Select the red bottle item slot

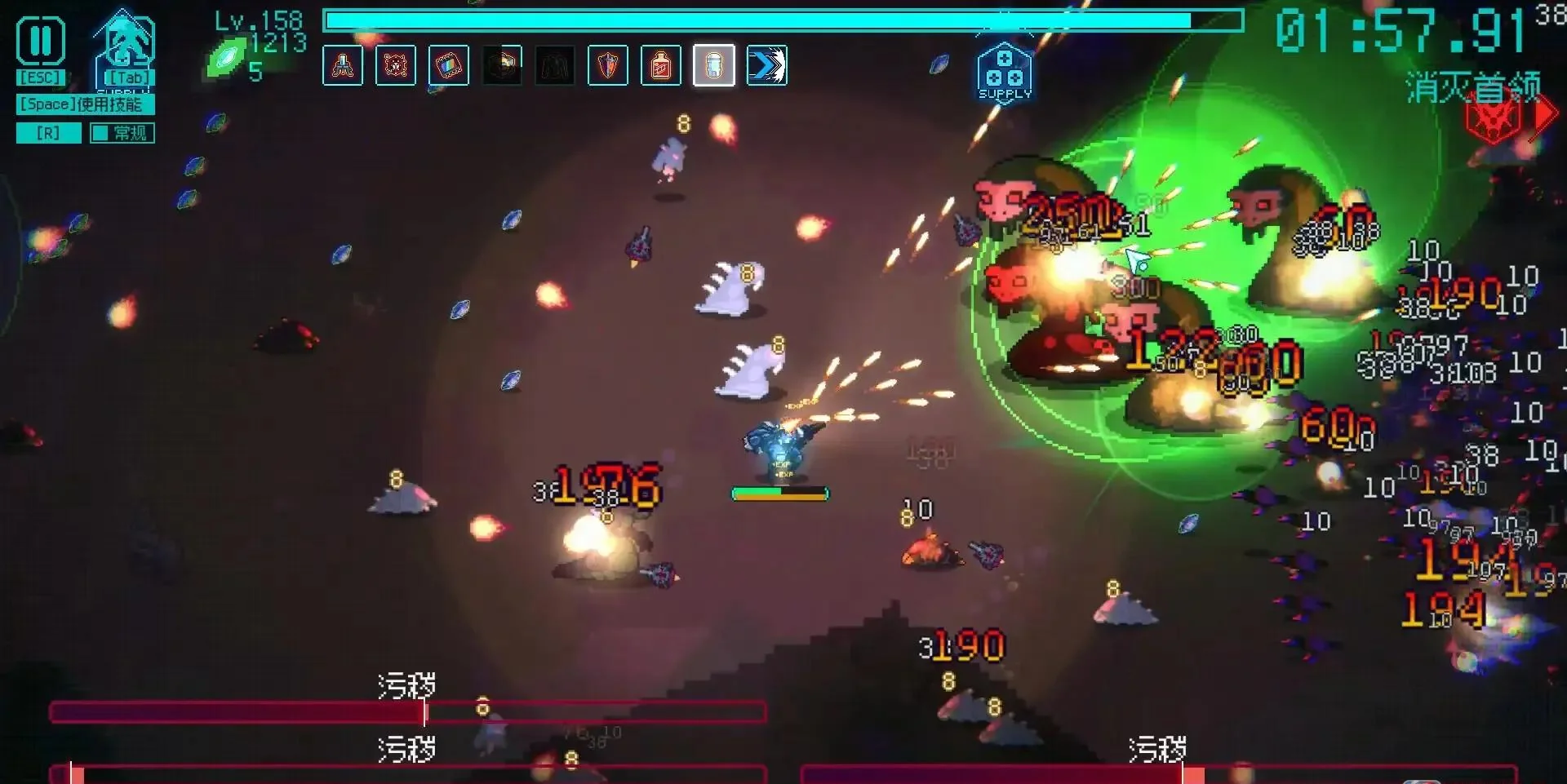661,65
